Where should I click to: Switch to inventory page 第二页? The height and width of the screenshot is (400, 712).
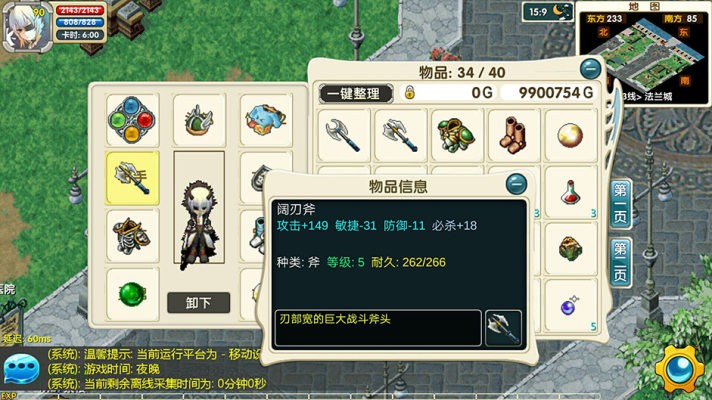click(620, 261)
